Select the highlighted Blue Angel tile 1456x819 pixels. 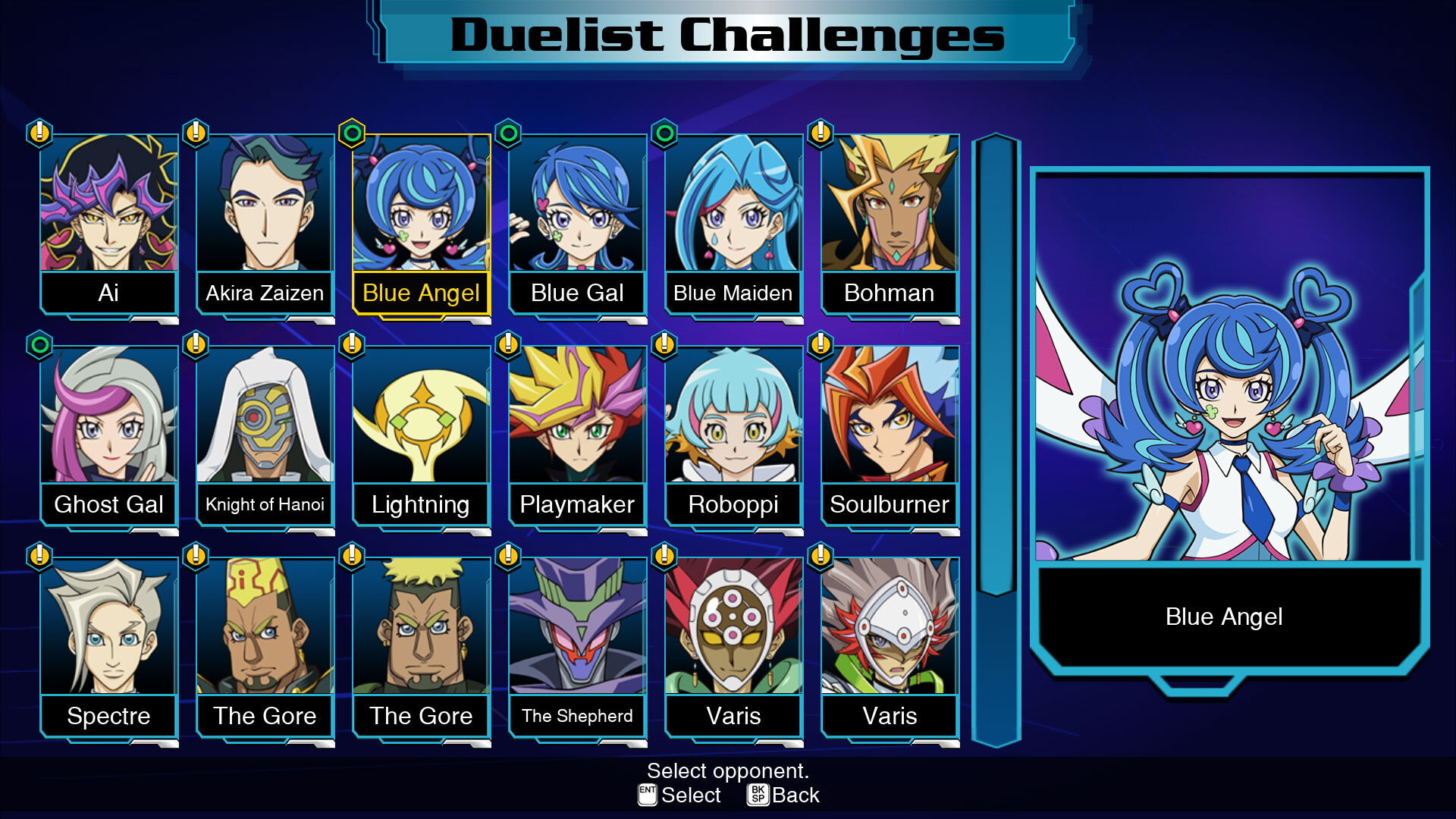coord(421,224)
